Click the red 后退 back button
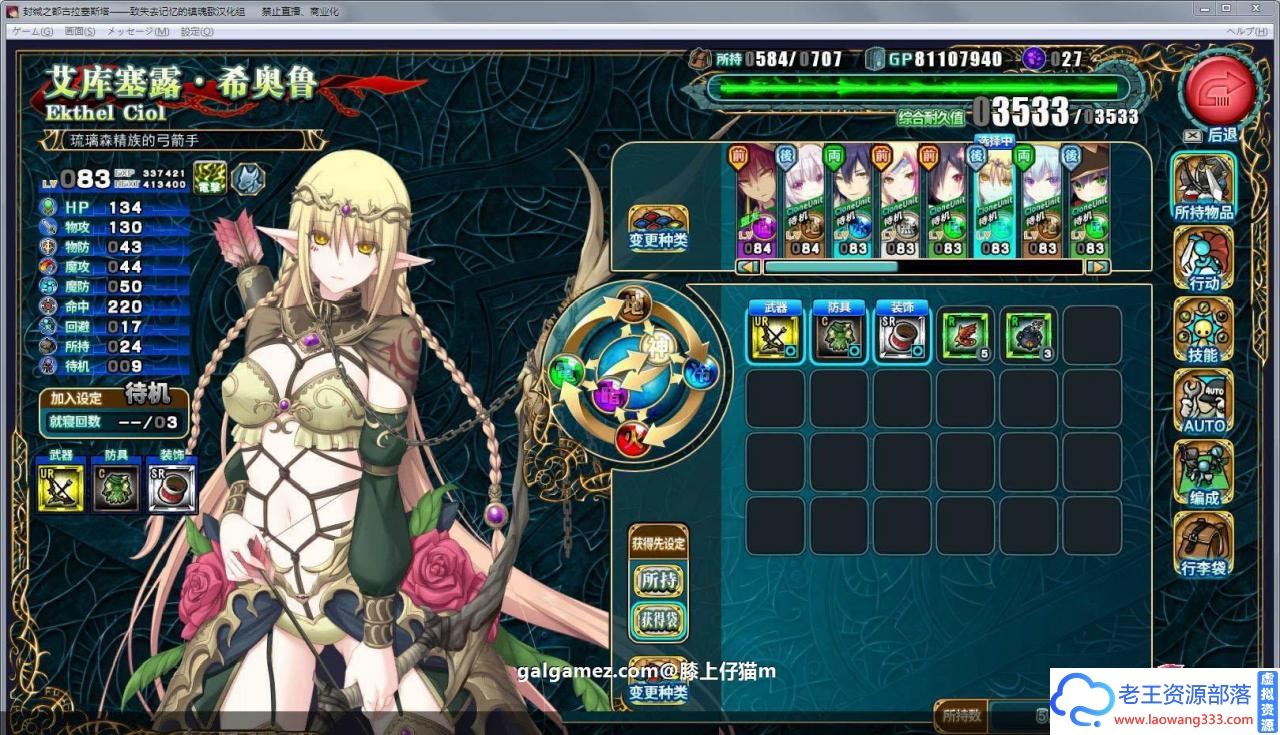 [1219, 91]
